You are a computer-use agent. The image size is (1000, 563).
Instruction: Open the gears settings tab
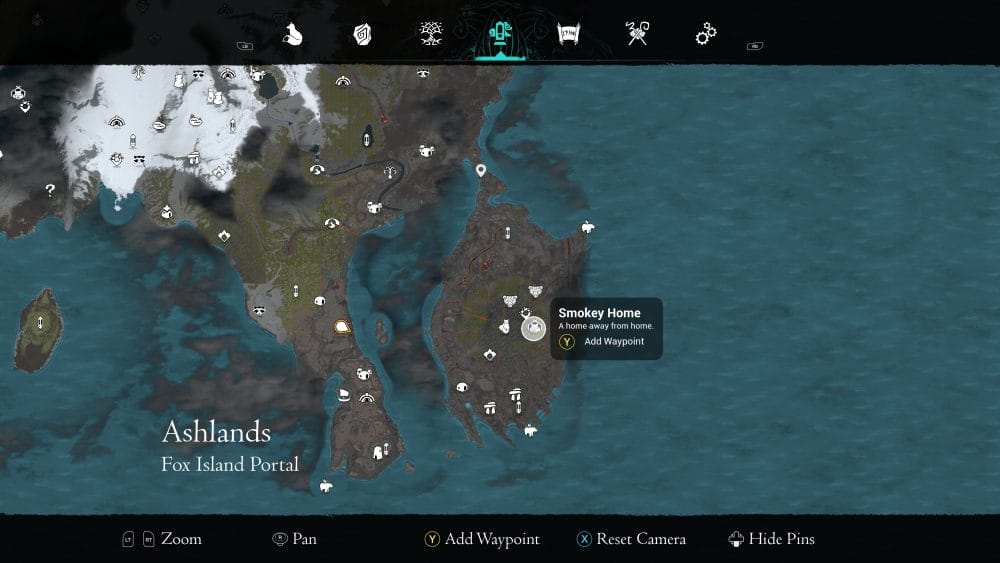pyautogui.click(x=706, y=35)
